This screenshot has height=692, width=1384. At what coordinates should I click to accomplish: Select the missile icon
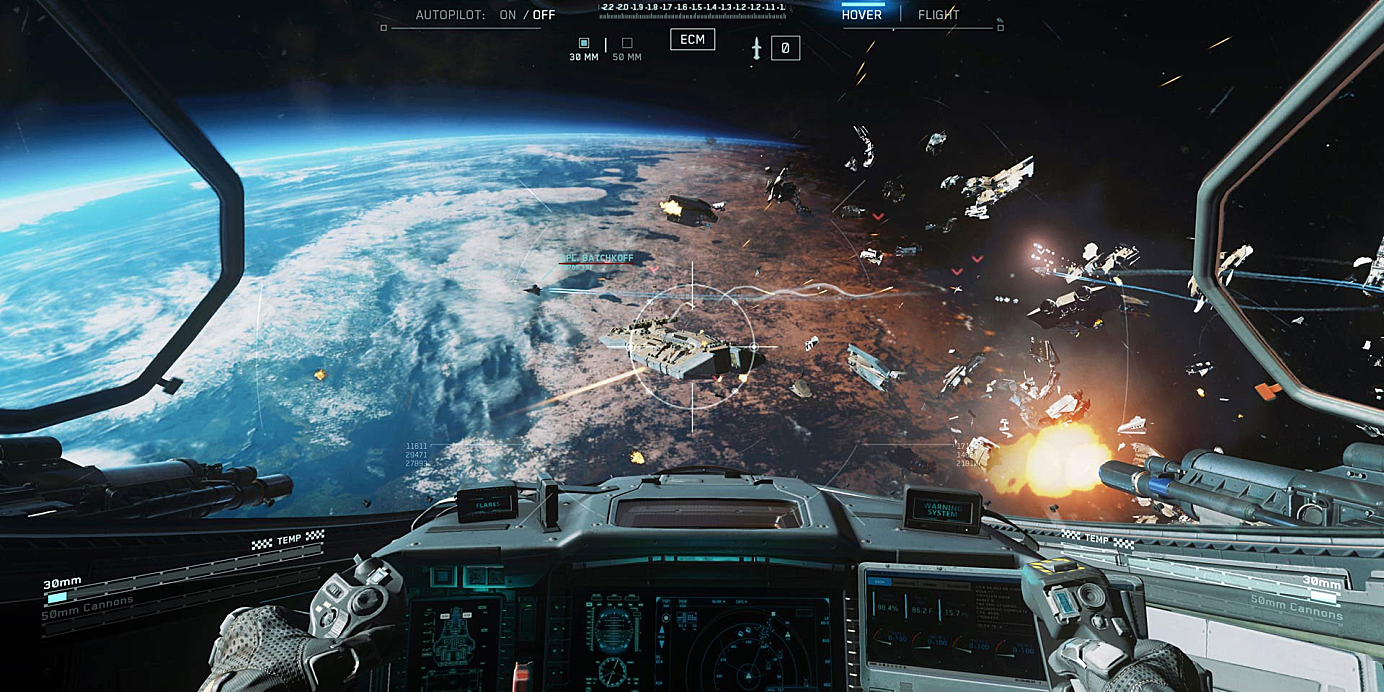(757, 47)
